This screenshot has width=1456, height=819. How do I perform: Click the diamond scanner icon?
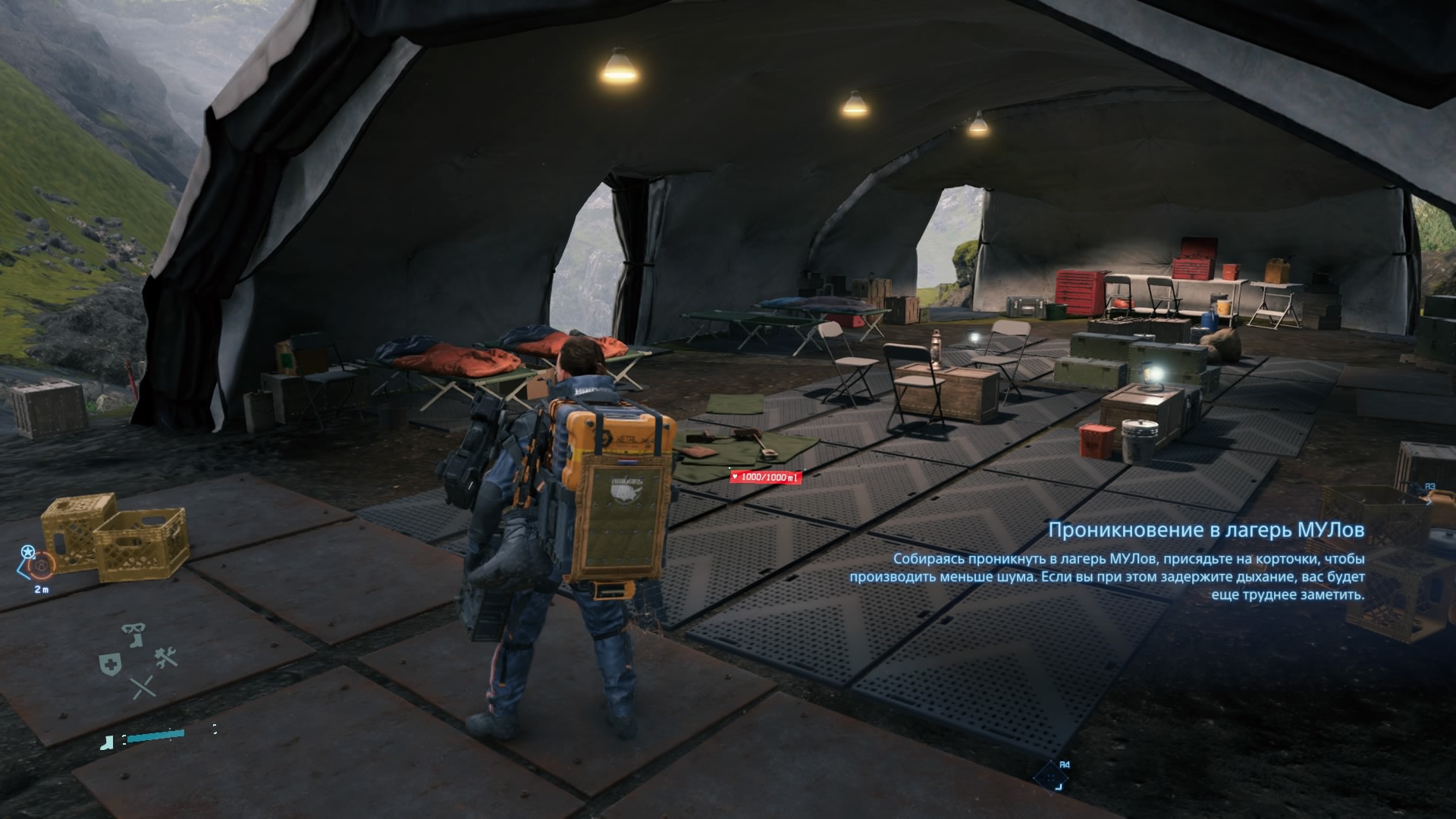1050,776
